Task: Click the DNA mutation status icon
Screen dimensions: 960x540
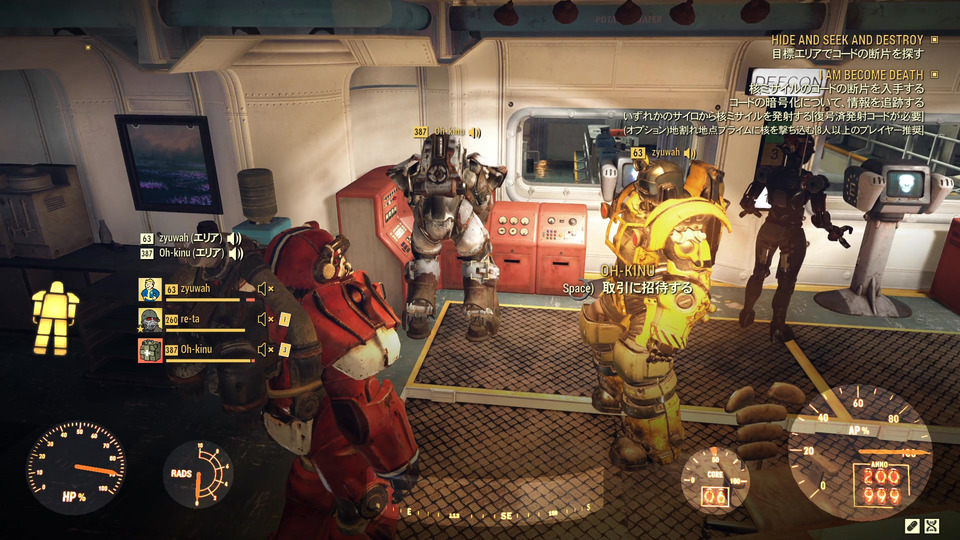Action: pos(933,525)
